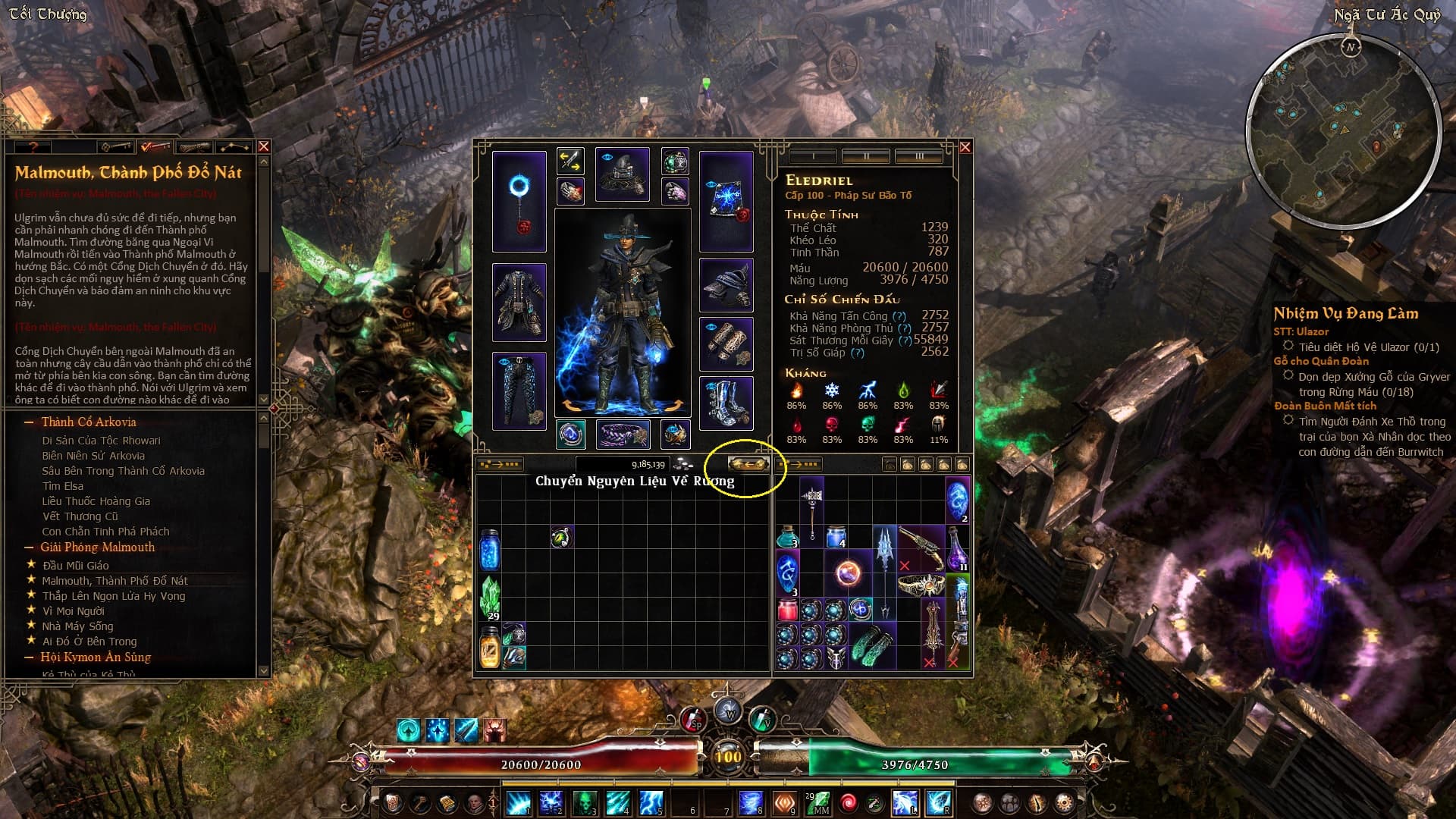The width and height of the screenshot is (1456, 819).
Task: Switch to character stats tab II
Action: point(866,156)
